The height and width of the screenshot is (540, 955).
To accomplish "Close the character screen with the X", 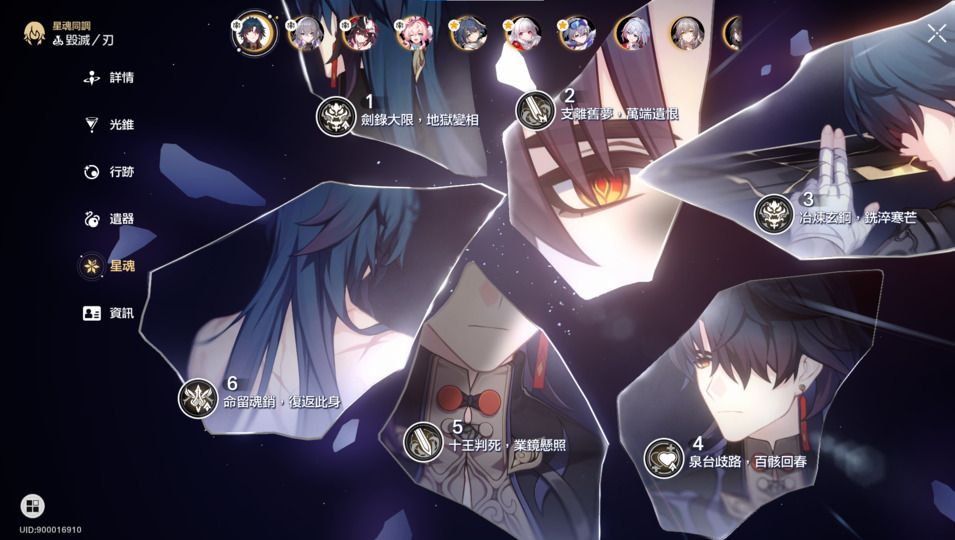I will 936,34.
